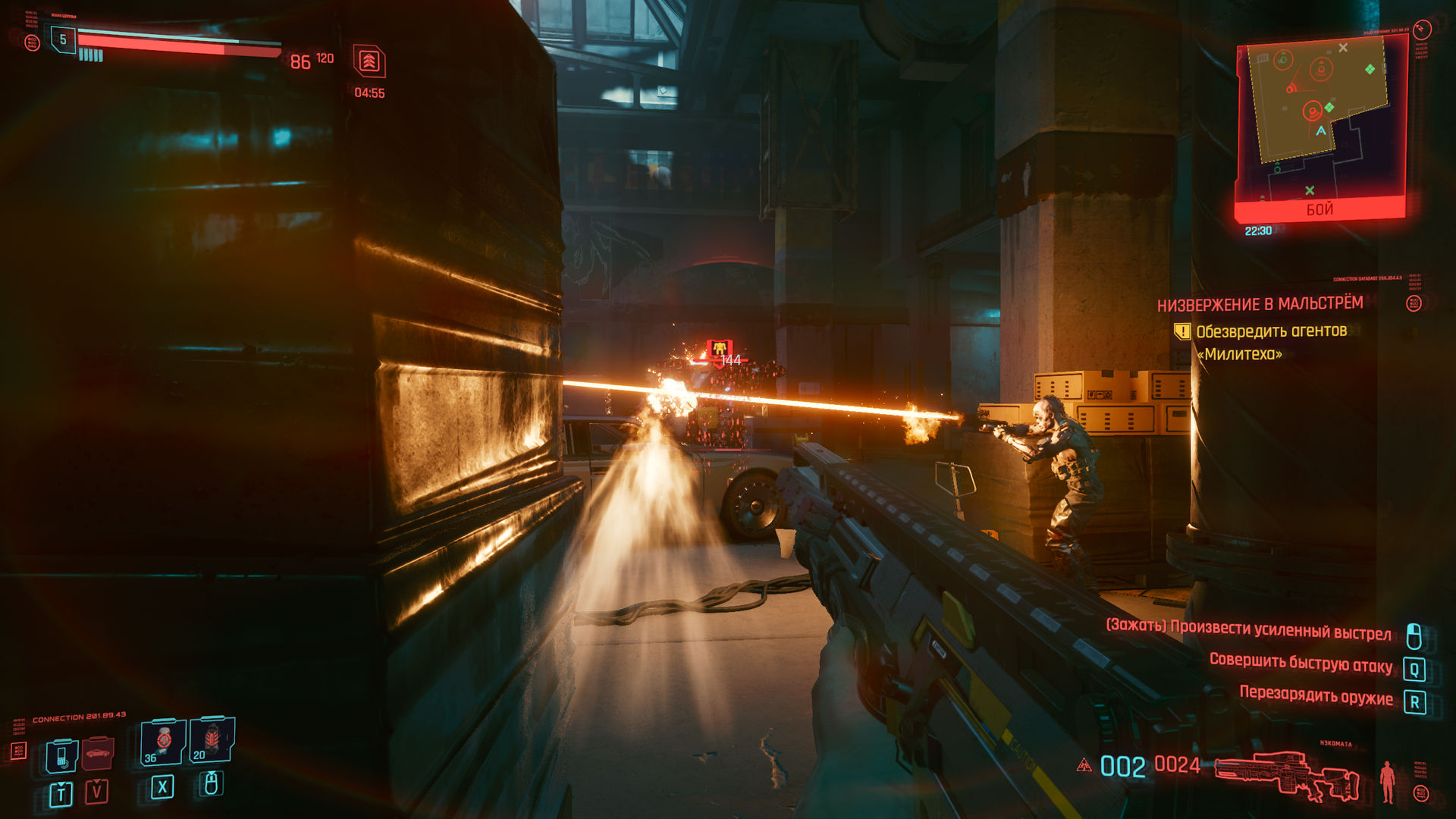1456x819 pixels.
Task: Click the green loot diamond on the minimap
Action: (x=1370, y=69)
